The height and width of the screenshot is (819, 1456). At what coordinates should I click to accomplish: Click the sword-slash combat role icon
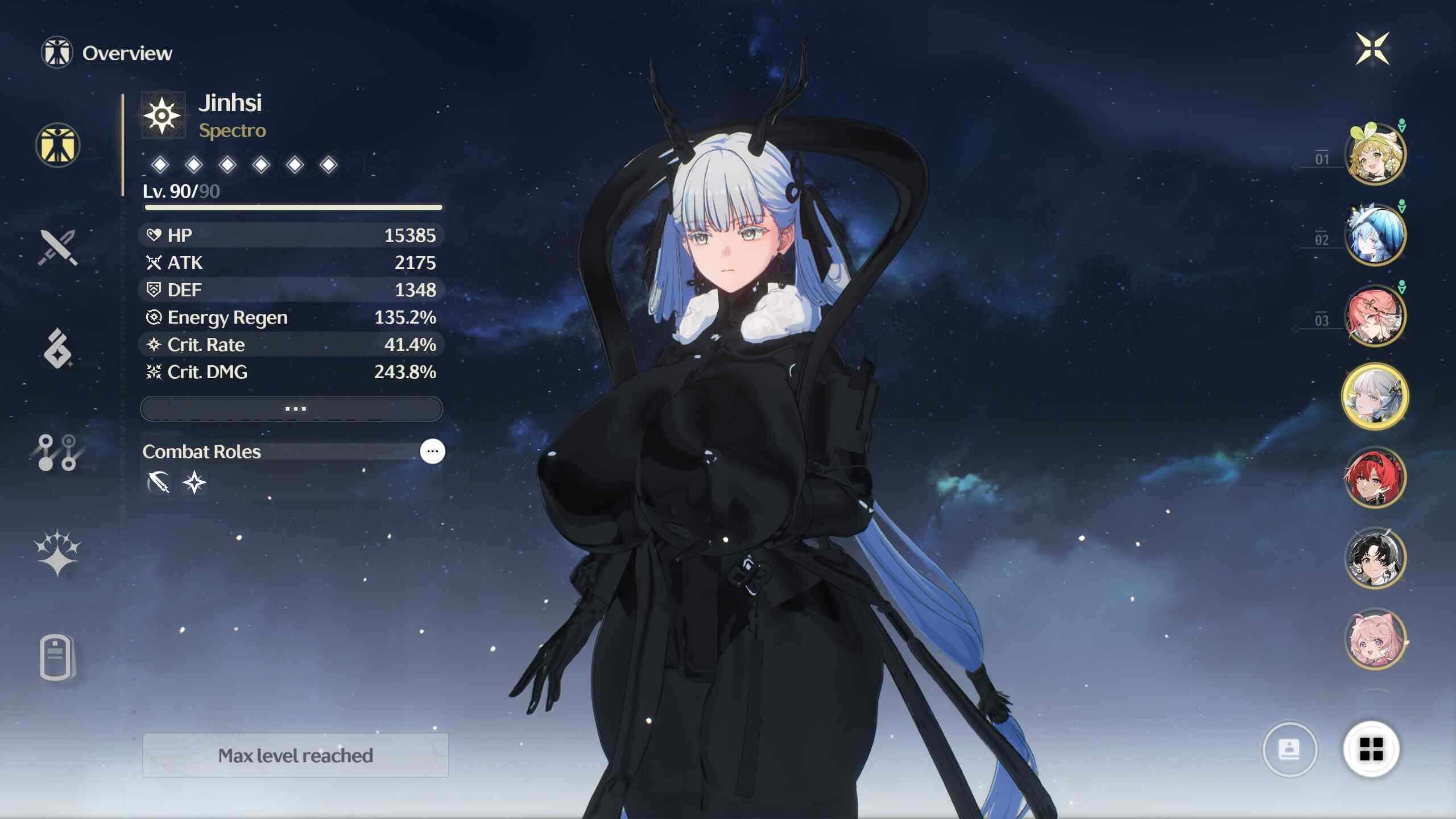(x=159, y=483)
